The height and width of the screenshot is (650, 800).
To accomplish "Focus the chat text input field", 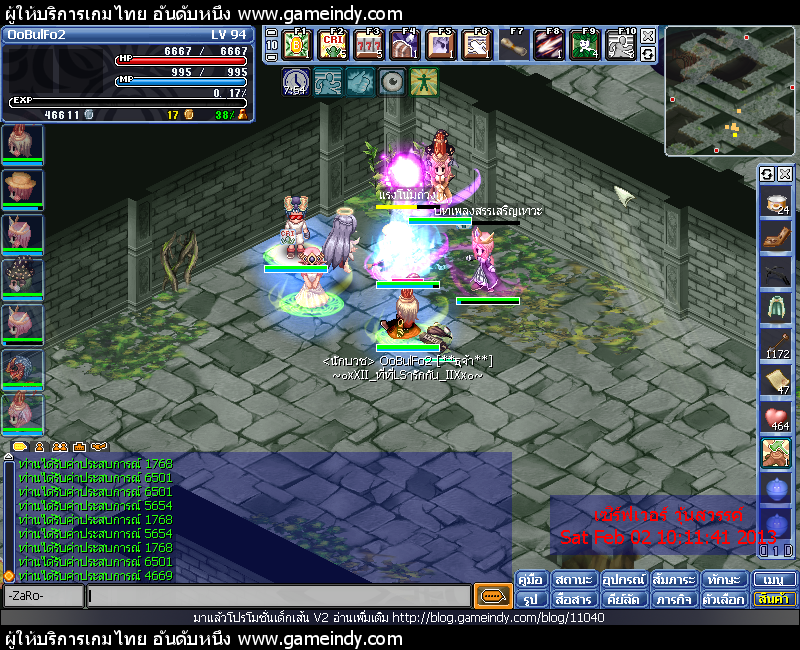I will (278, 596).
